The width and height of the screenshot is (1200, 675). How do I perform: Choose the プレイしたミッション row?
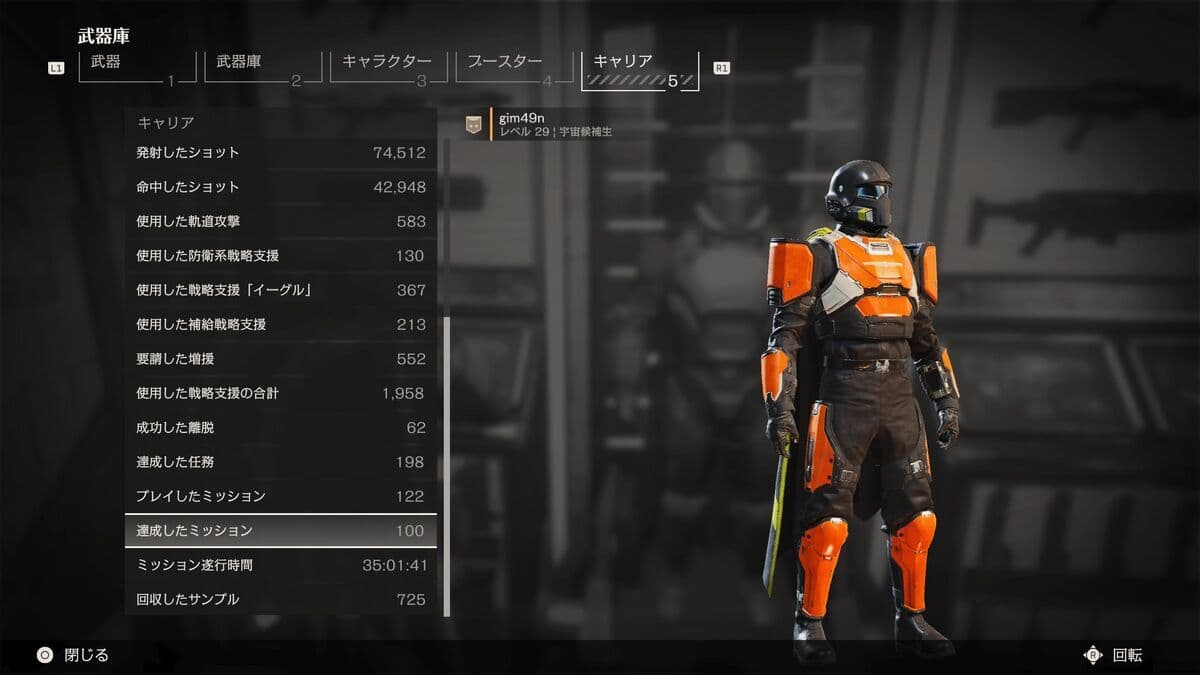click(281, 496)
